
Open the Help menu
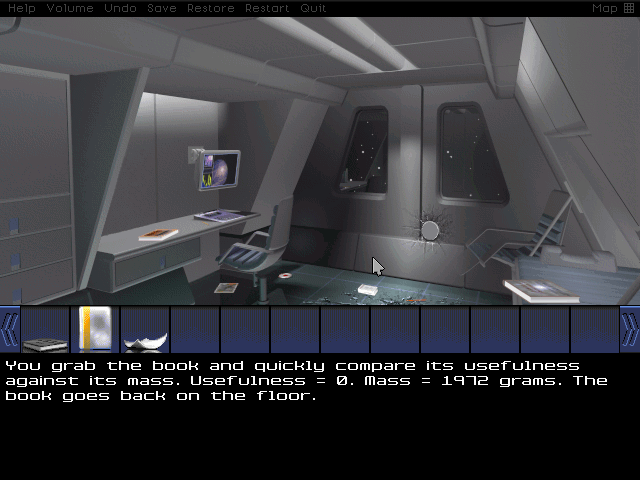point(21,8)
